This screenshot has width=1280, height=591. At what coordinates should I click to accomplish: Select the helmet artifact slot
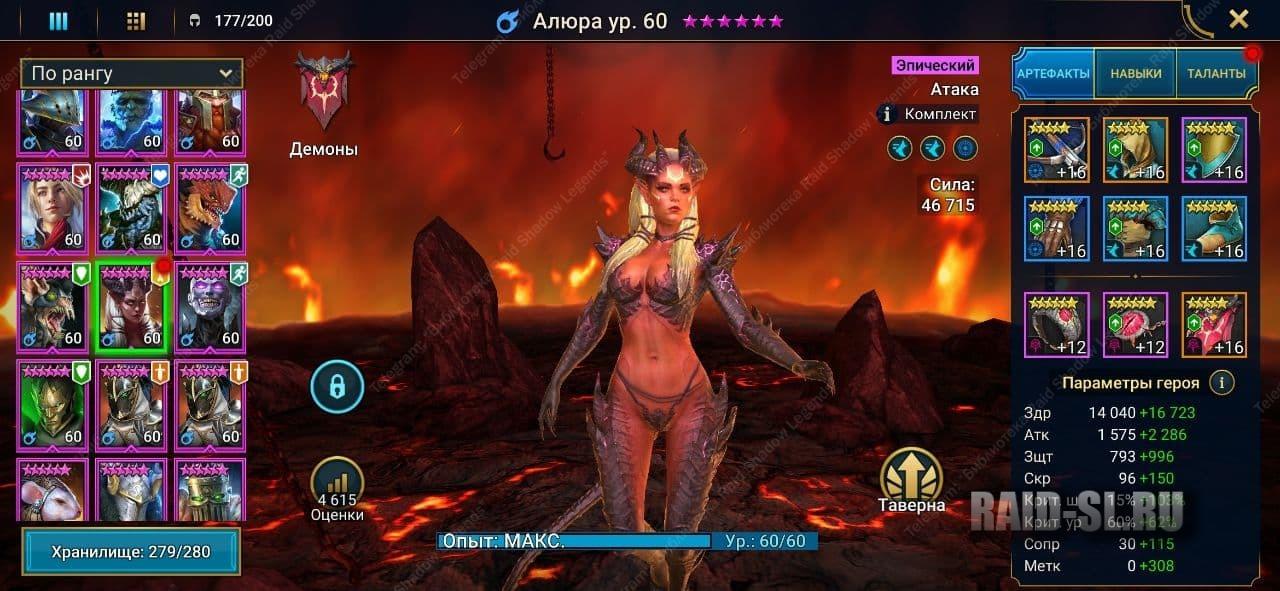[1135, 150]
